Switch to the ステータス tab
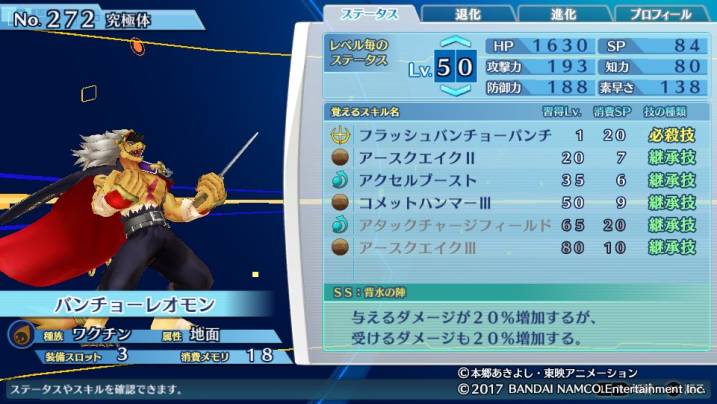717x404 pixels. pos(371,14)
